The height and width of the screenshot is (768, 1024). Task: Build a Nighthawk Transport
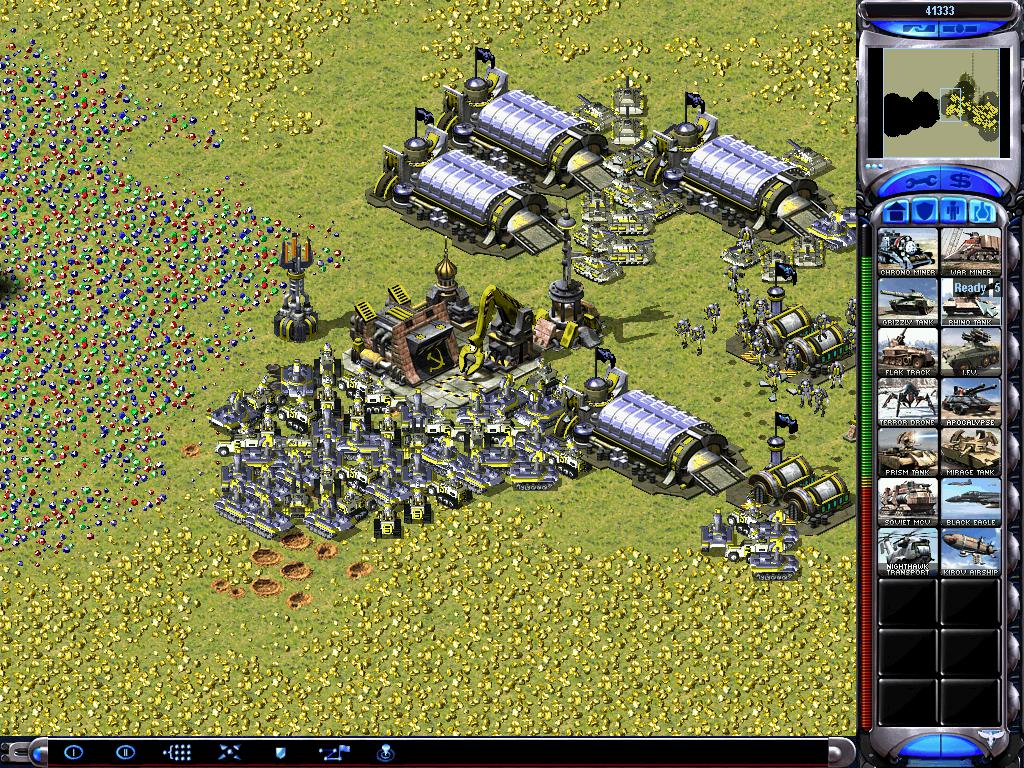pyautogui.click(x=908, y=551)
